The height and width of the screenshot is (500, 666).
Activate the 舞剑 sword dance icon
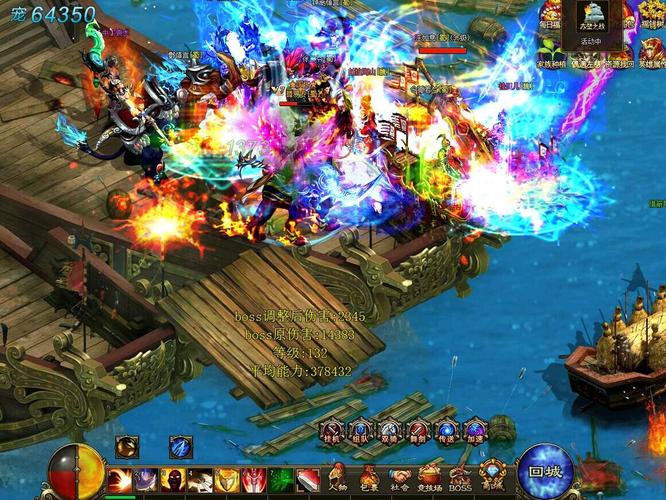[419, 431]
